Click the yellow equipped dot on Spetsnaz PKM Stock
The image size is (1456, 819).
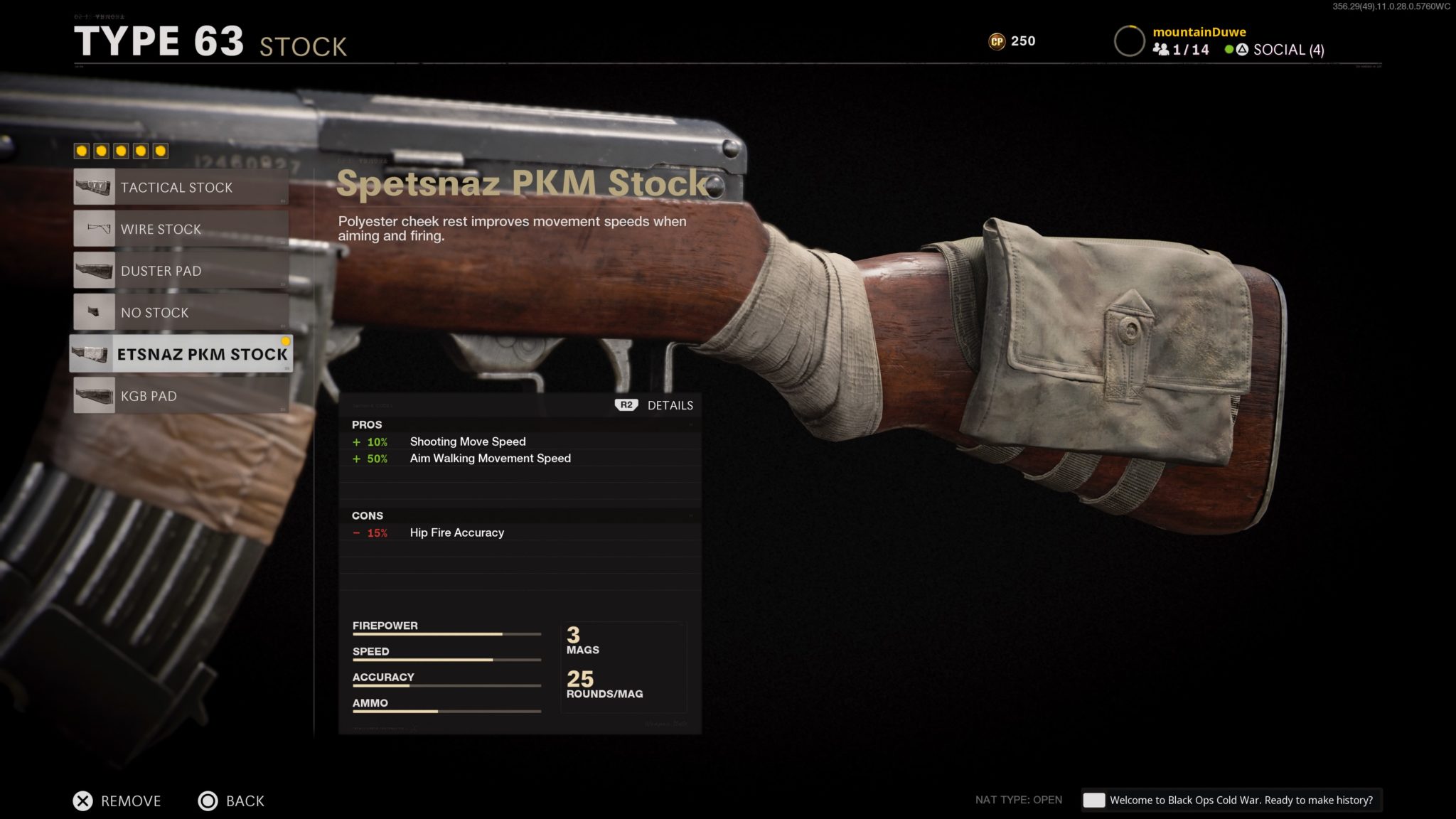point(287,341)
